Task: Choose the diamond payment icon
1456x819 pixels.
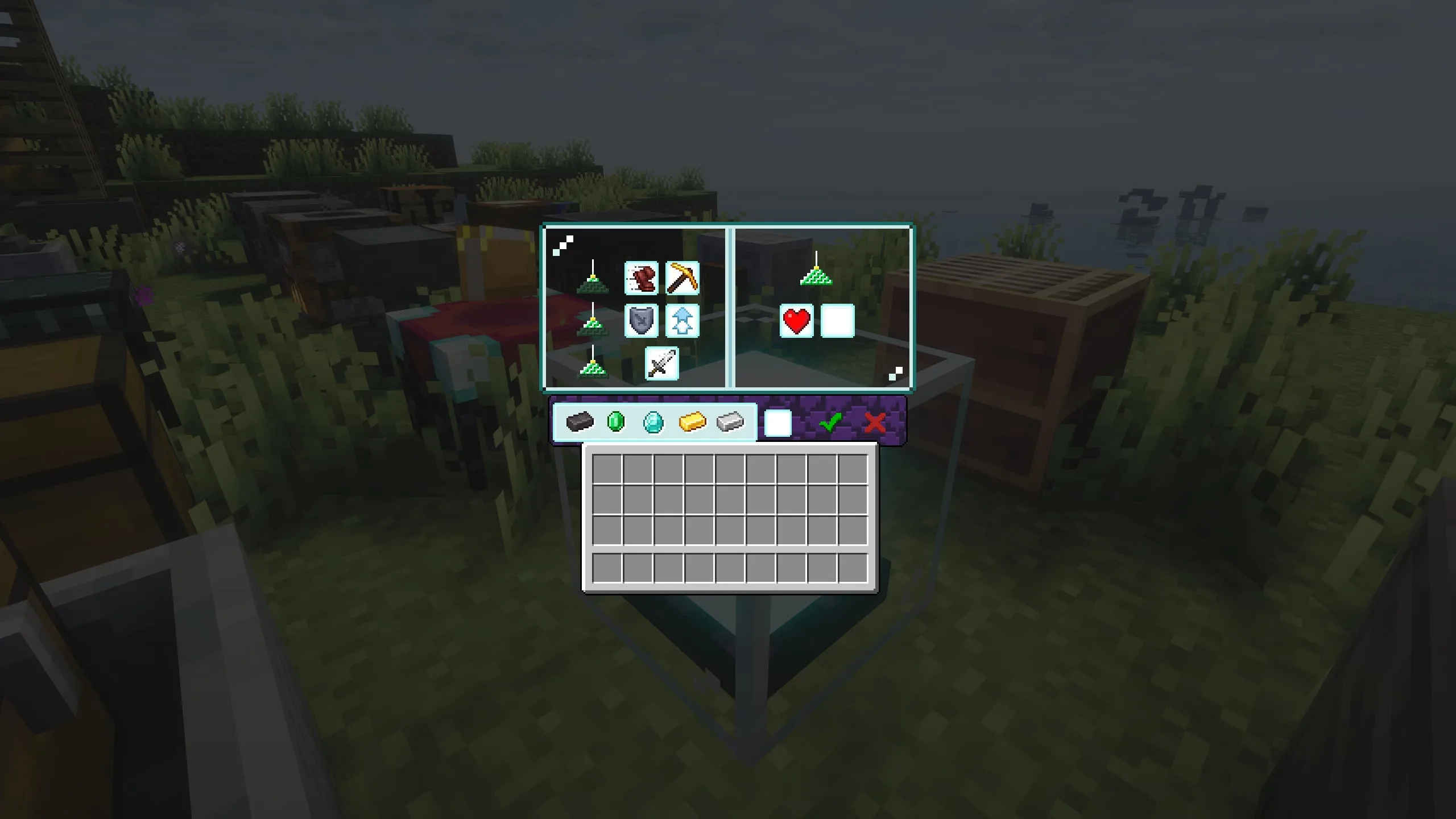Action: click(653, 422)
